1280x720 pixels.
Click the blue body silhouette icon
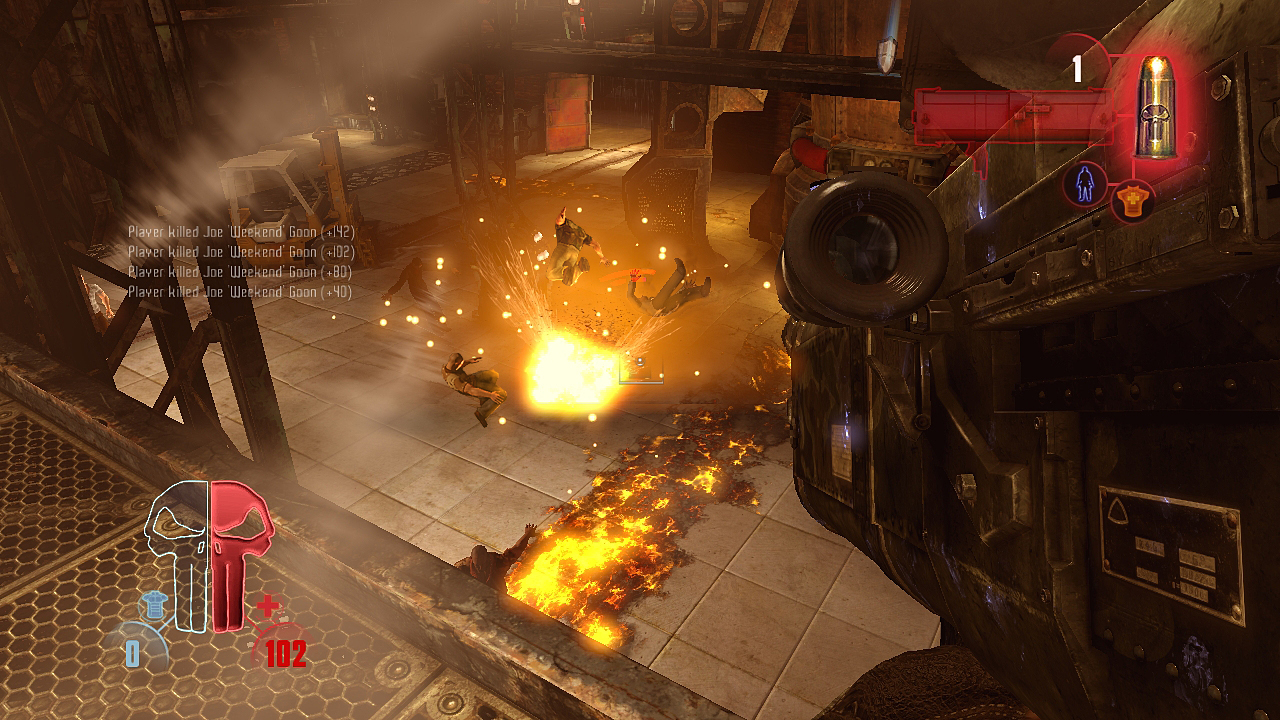point(1084,184)
